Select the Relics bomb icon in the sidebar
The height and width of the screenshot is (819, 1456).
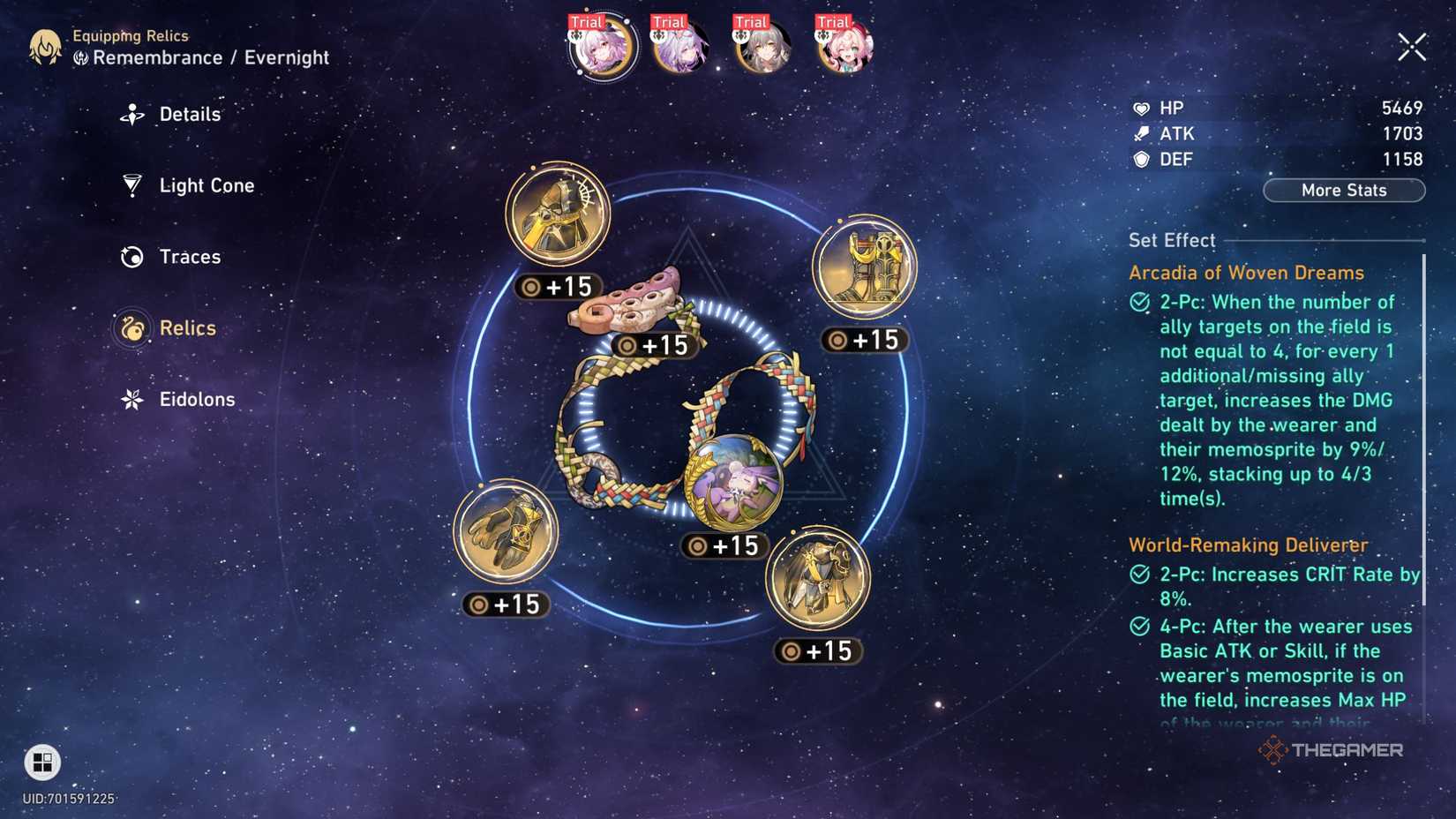tap(131, 327)
